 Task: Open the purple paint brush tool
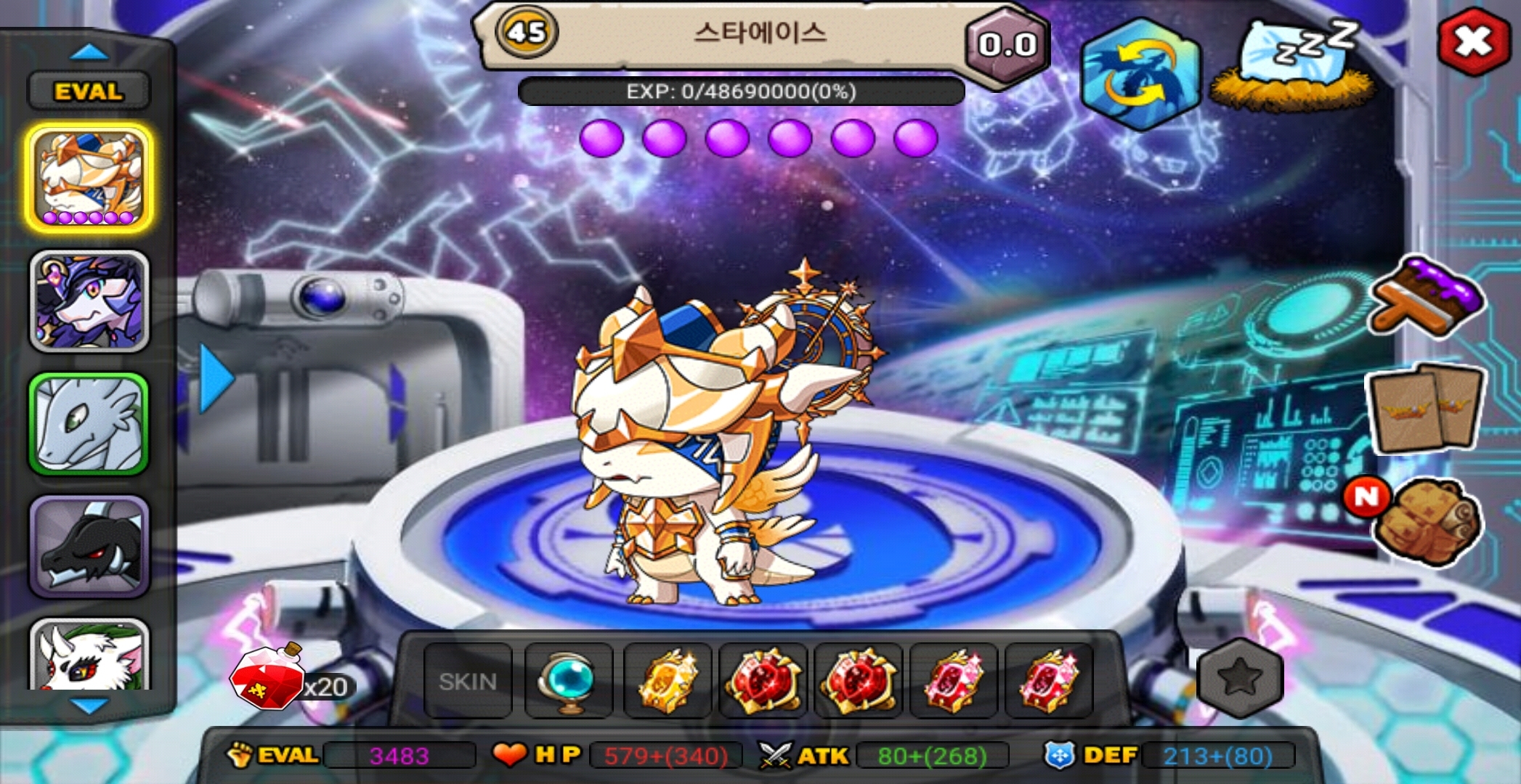pyautogui.click(x=1427, y=296)
